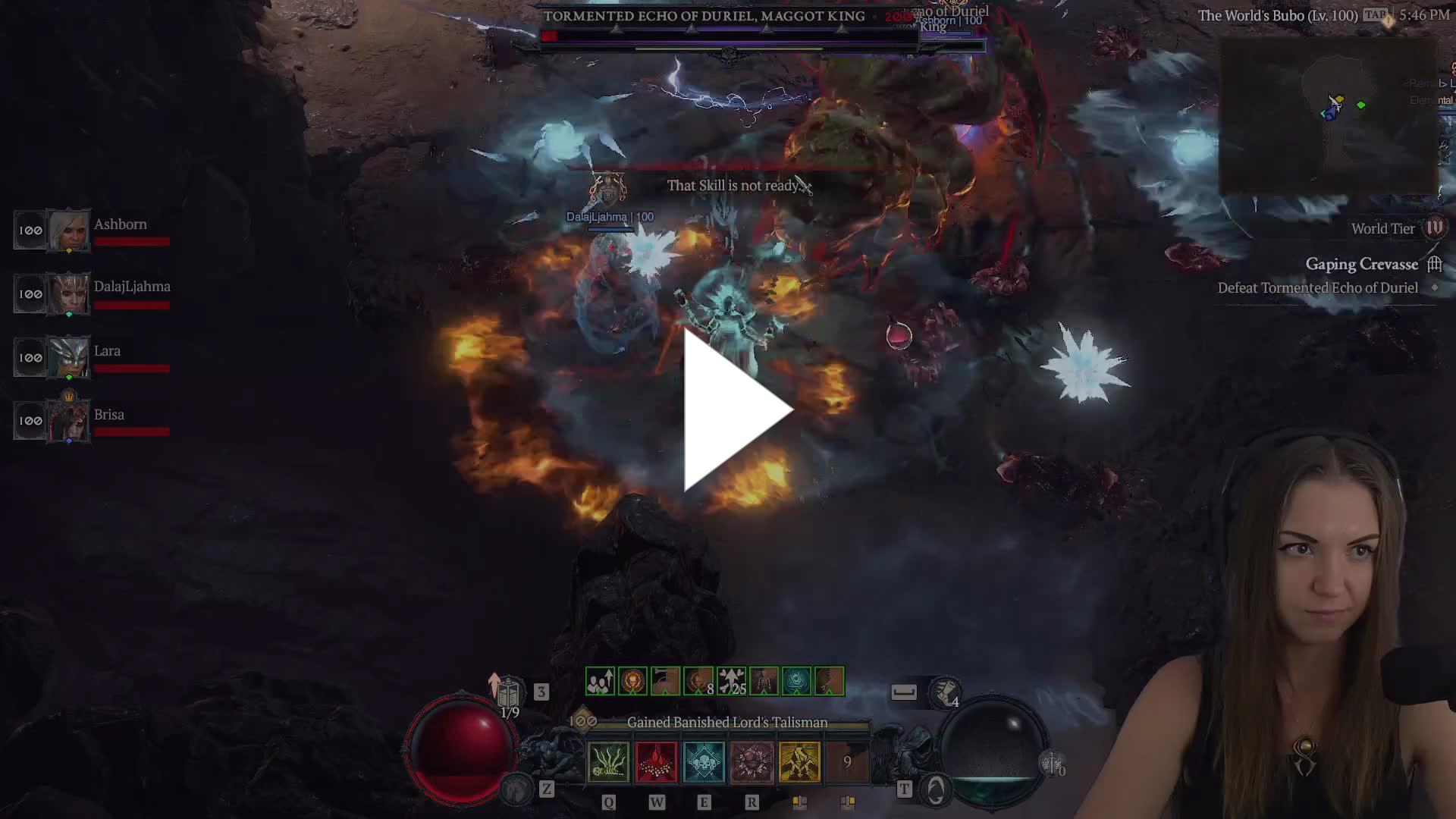The image size is (1456, 819).
Task: Click the town portal icon
Action: [936, 790]
